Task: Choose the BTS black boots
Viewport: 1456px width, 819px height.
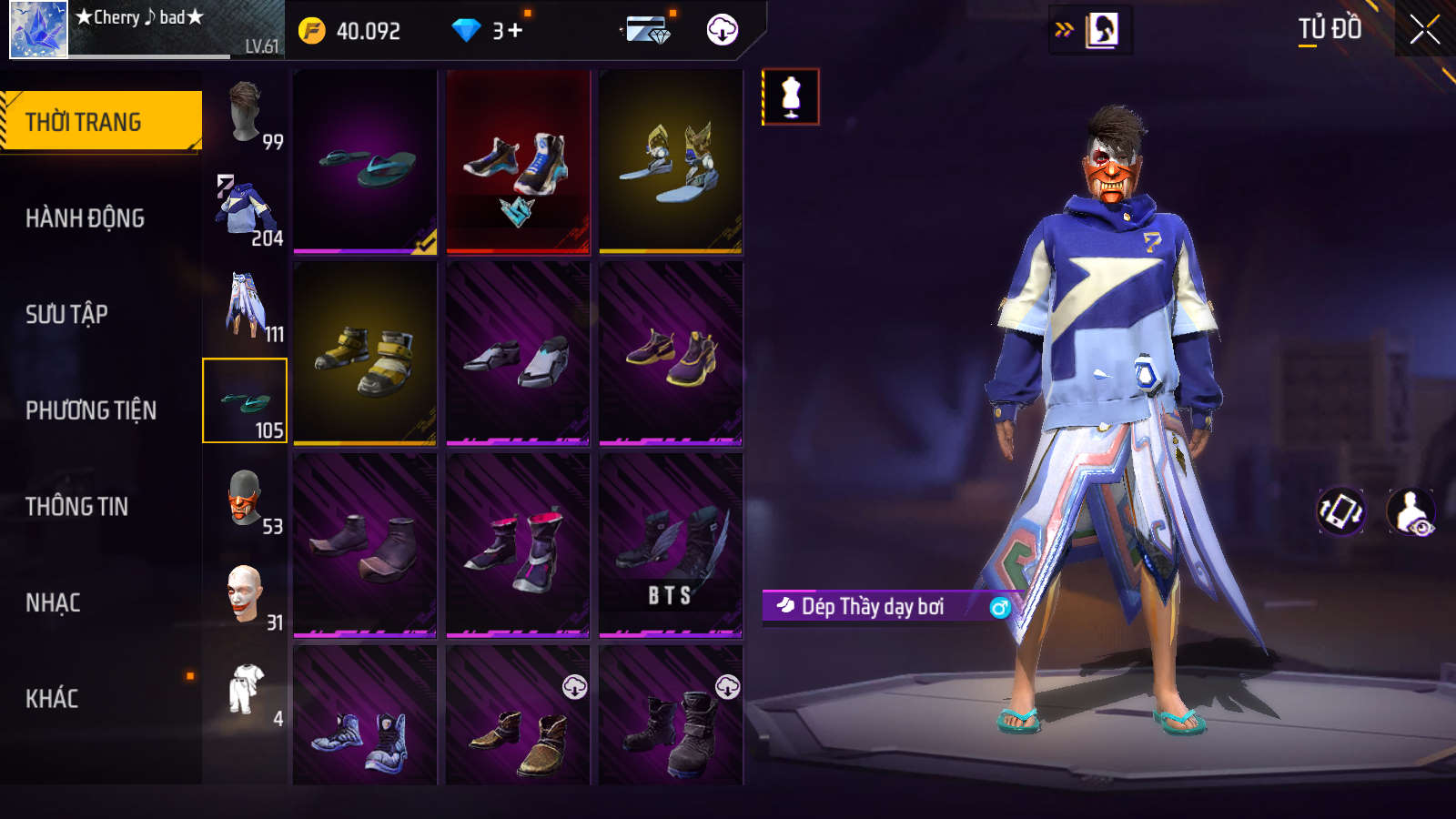Action: click(x=671, y=546)
